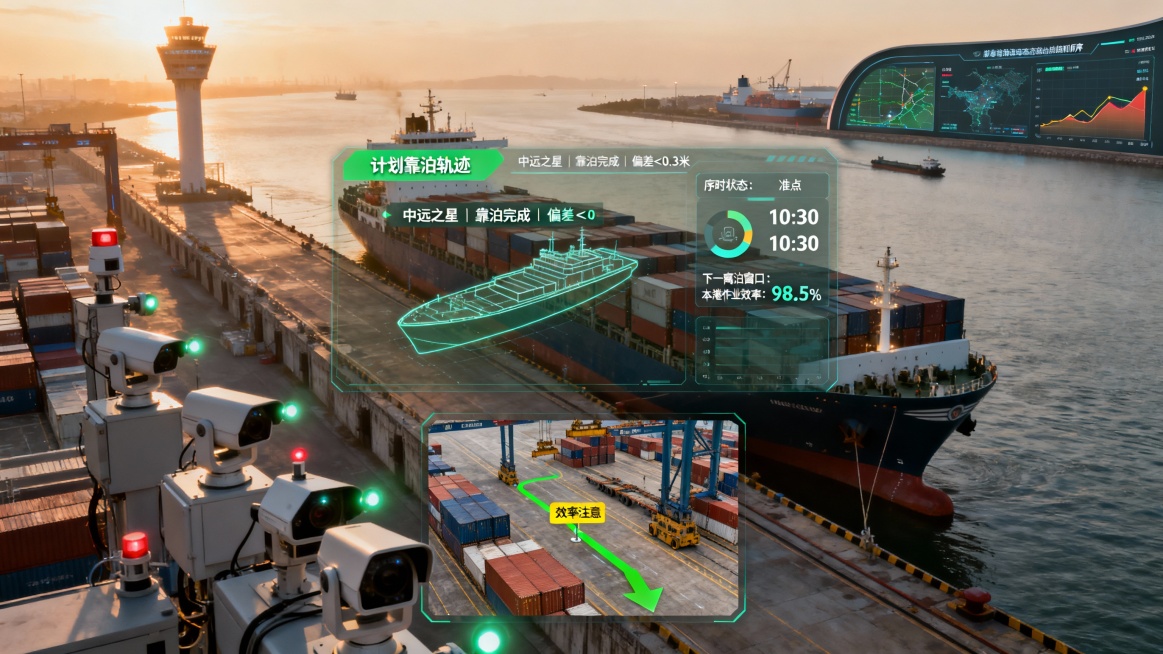Click the arrow left of 中远之星
This screenshot has height=654, width=1163.
click(x=387, y=214)
